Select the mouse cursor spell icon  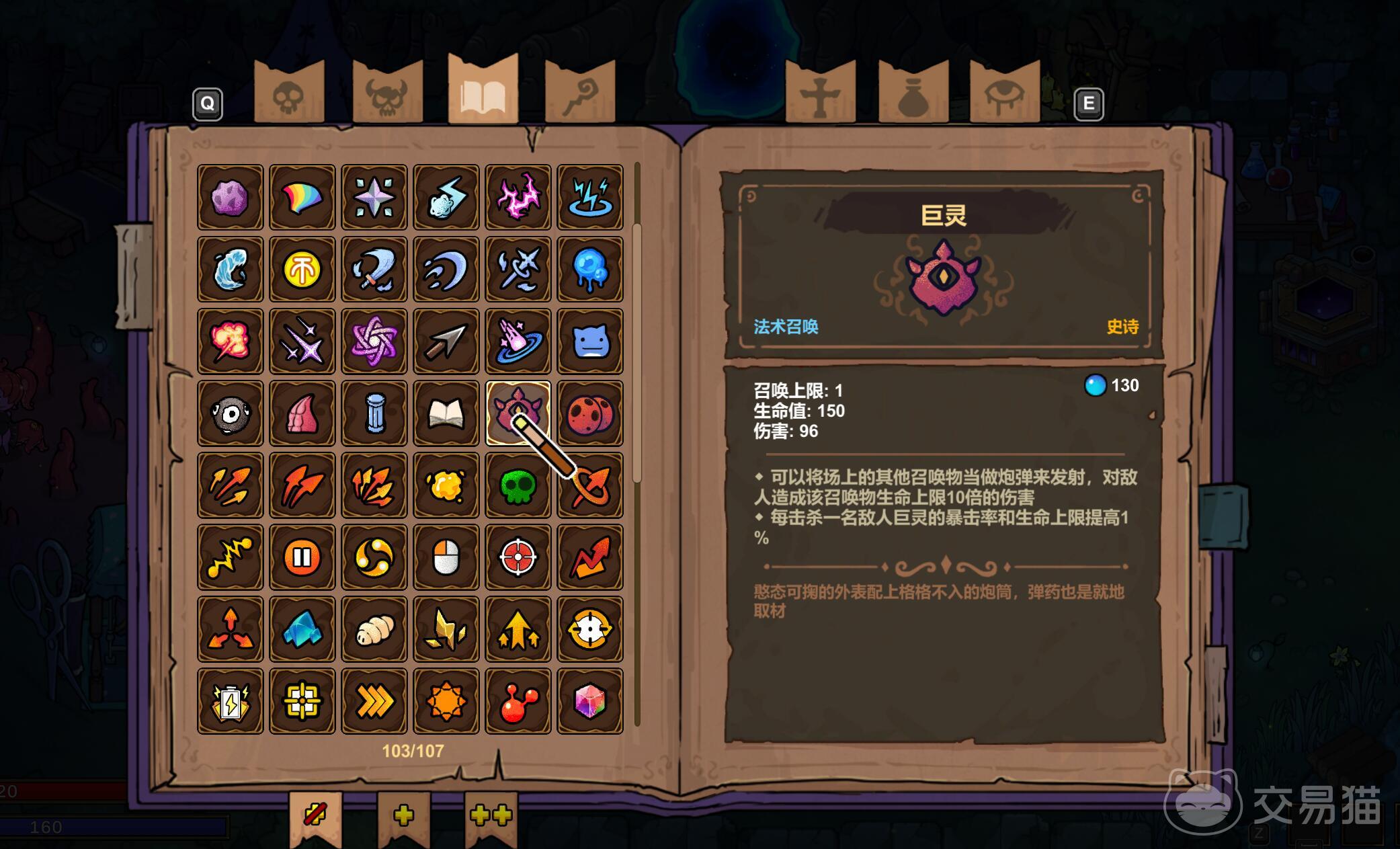(446, 557)
